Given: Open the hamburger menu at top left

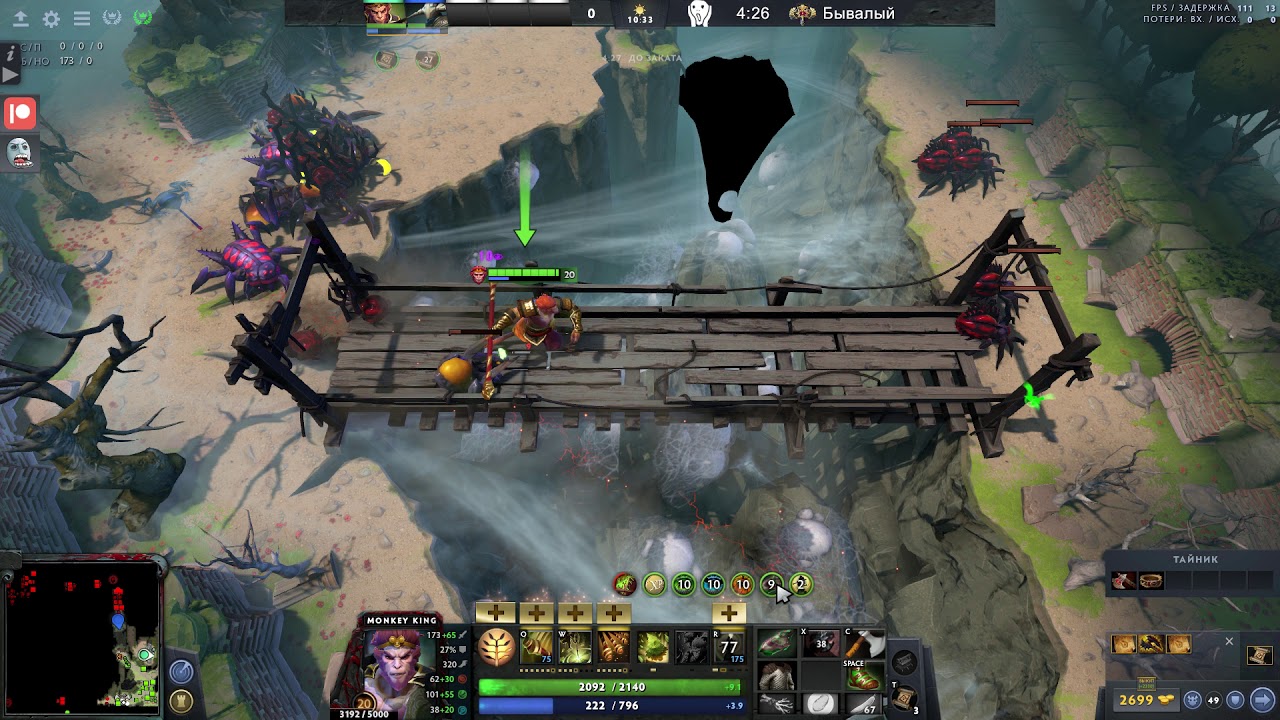Looking at the screenshot, I should click(81, 18).
